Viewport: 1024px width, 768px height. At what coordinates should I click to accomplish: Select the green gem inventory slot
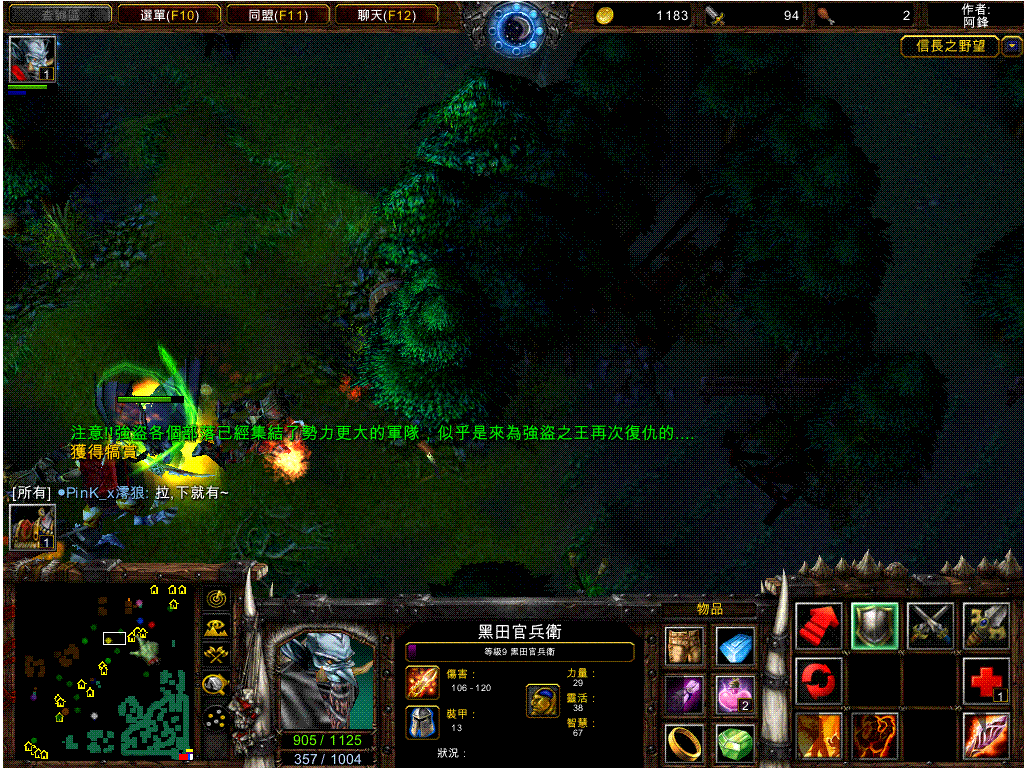[736, 742]
